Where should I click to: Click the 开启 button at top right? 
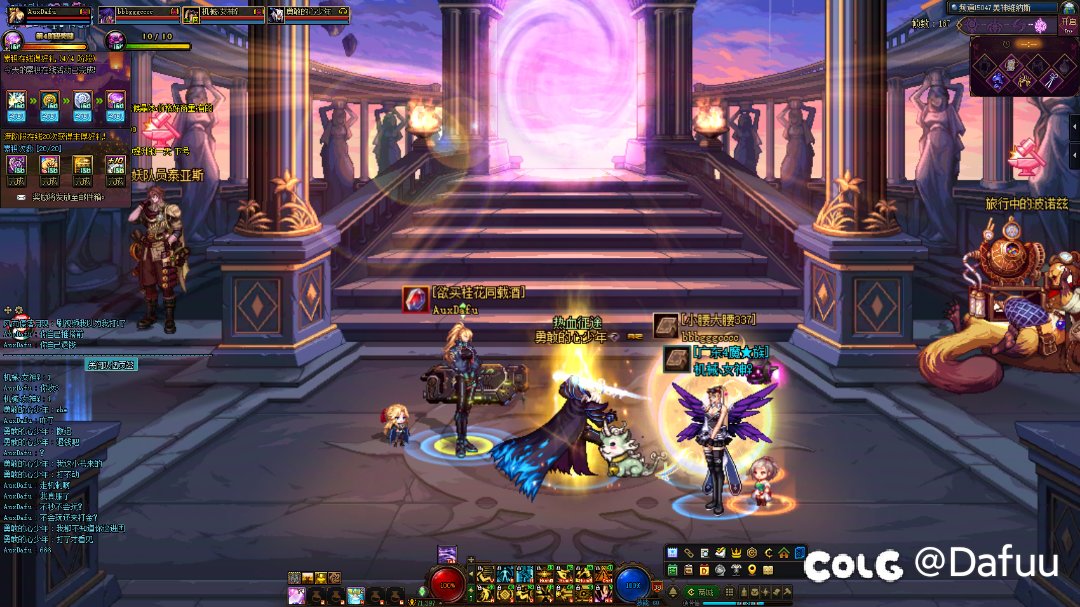[1068, 24]
